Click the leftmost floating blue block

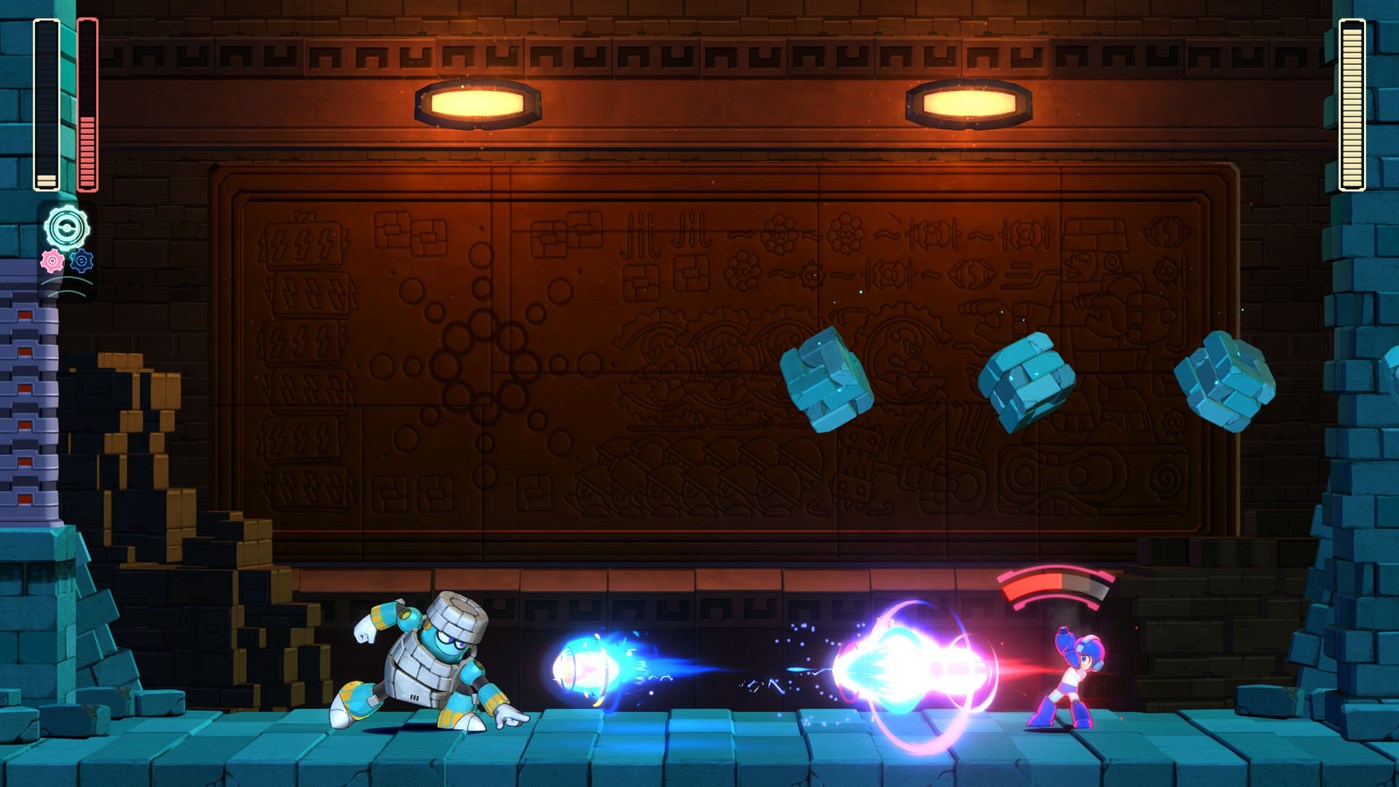pos(827,383)
